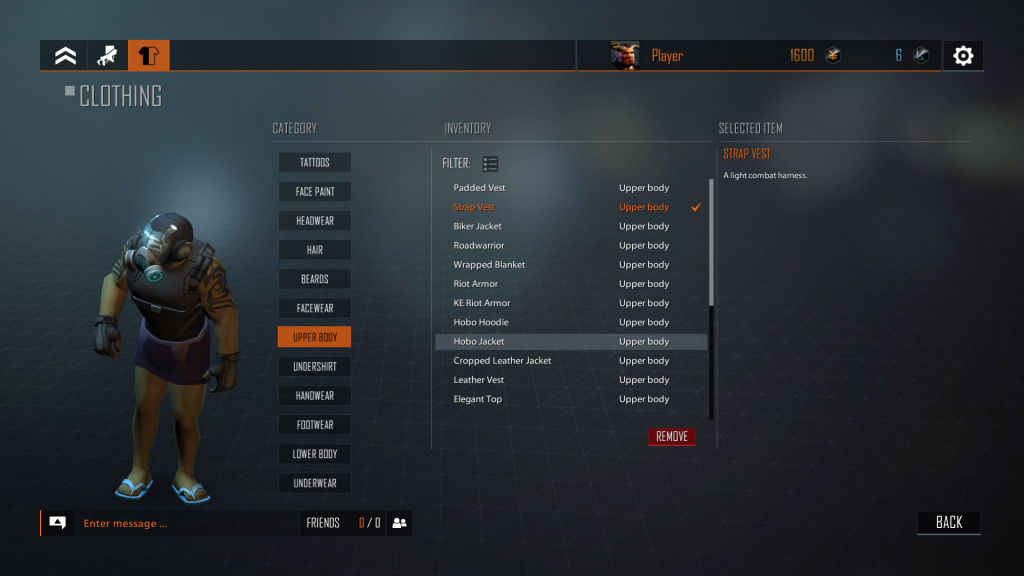The height and width of the screenshot is (576, 1024).
Task: Select the Tattoos category
Action: 314,162
